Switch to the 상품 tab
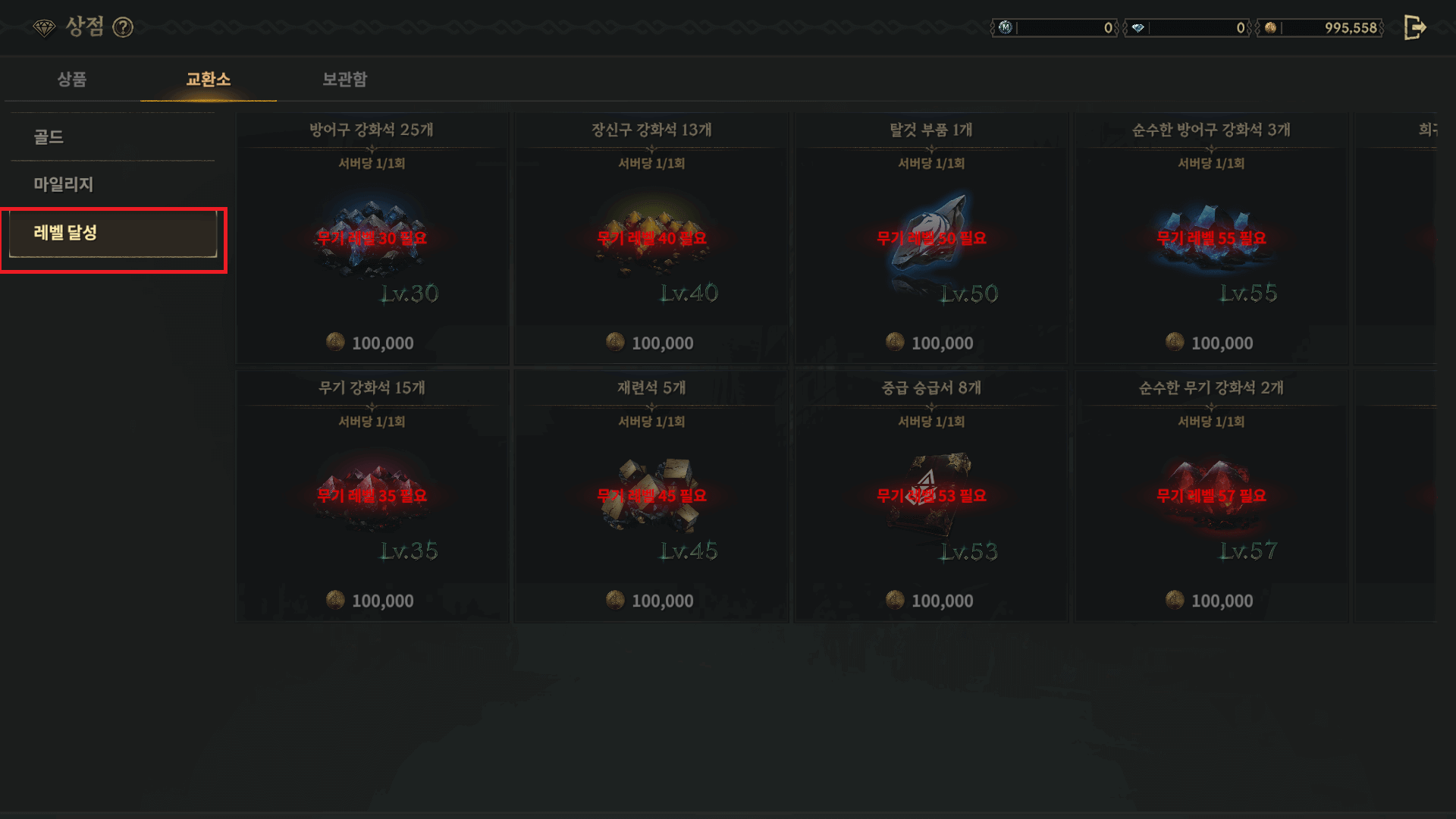Viewport: 1456px width, 819px height. pos(74,80)
